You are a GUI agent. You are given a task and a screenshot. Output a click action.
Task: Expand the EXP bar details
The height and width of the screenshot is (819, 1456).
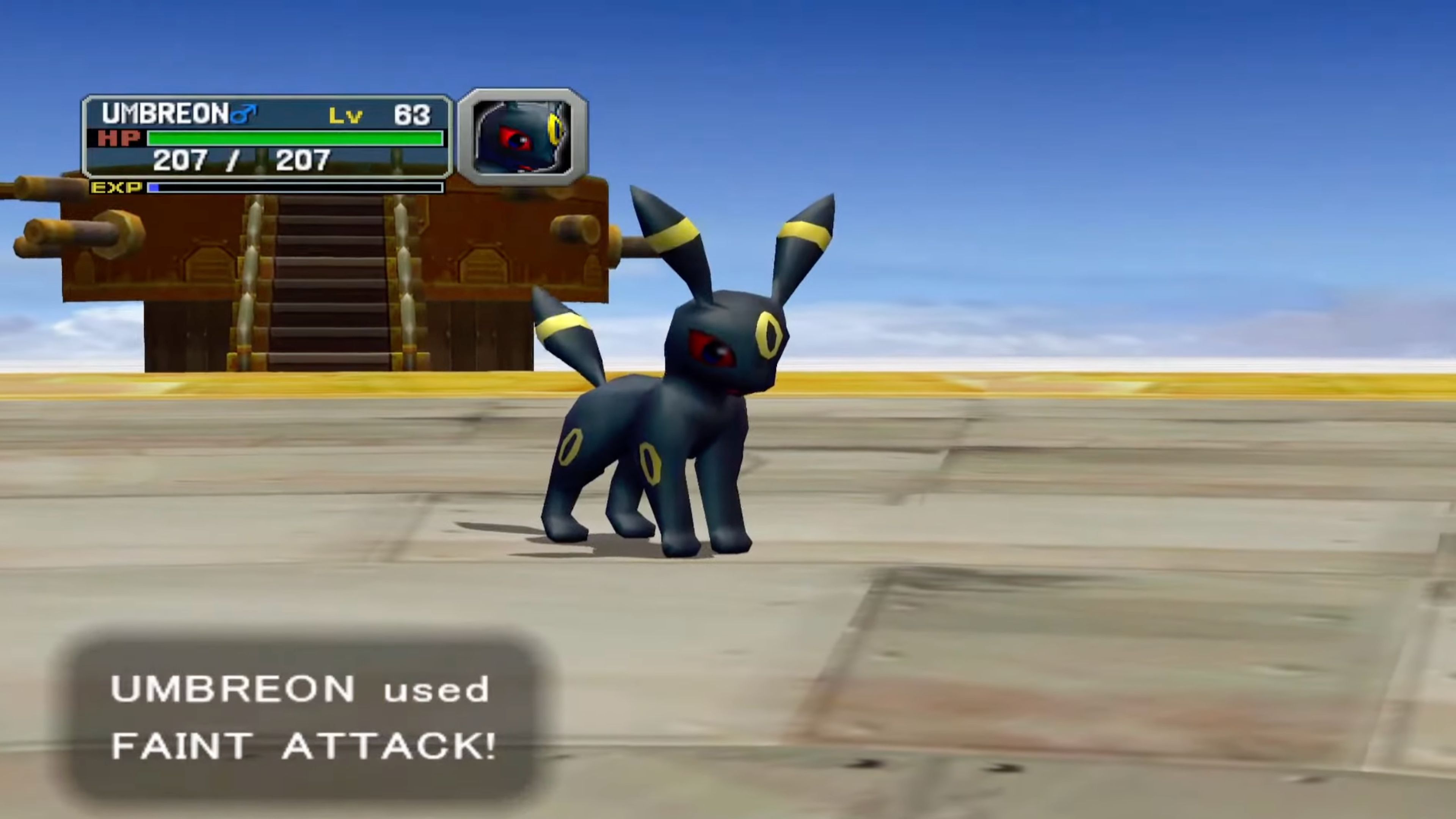[x=294, y=188]
